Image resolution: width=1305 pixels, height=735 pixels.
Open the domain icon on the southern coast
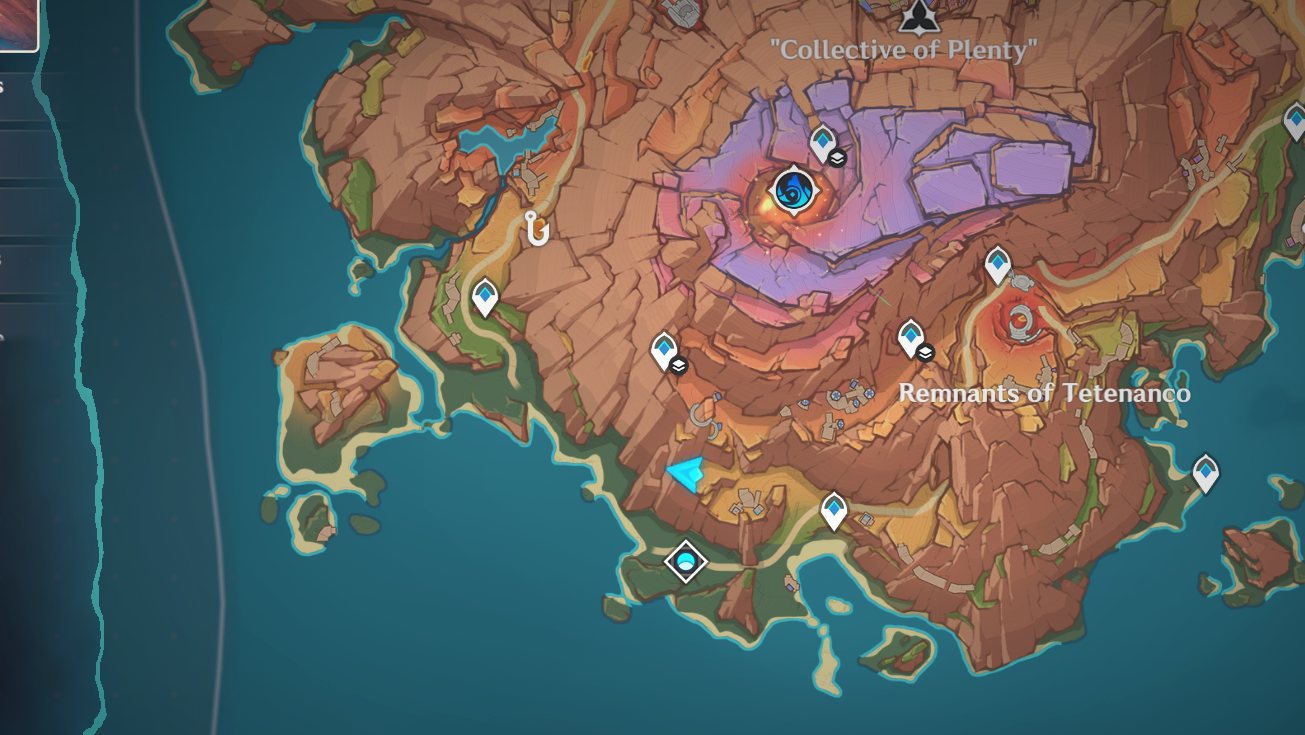coord(684,561)
